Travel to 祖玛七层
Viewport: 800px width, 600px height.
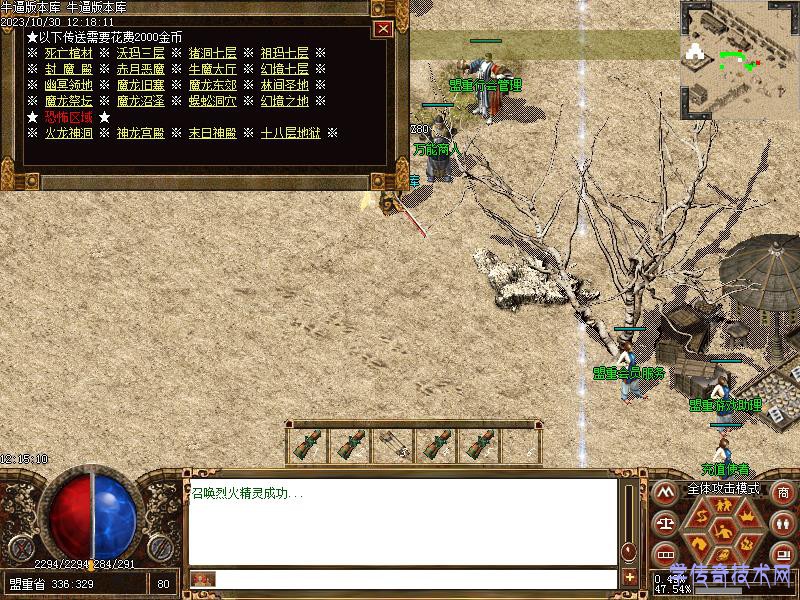285,53
